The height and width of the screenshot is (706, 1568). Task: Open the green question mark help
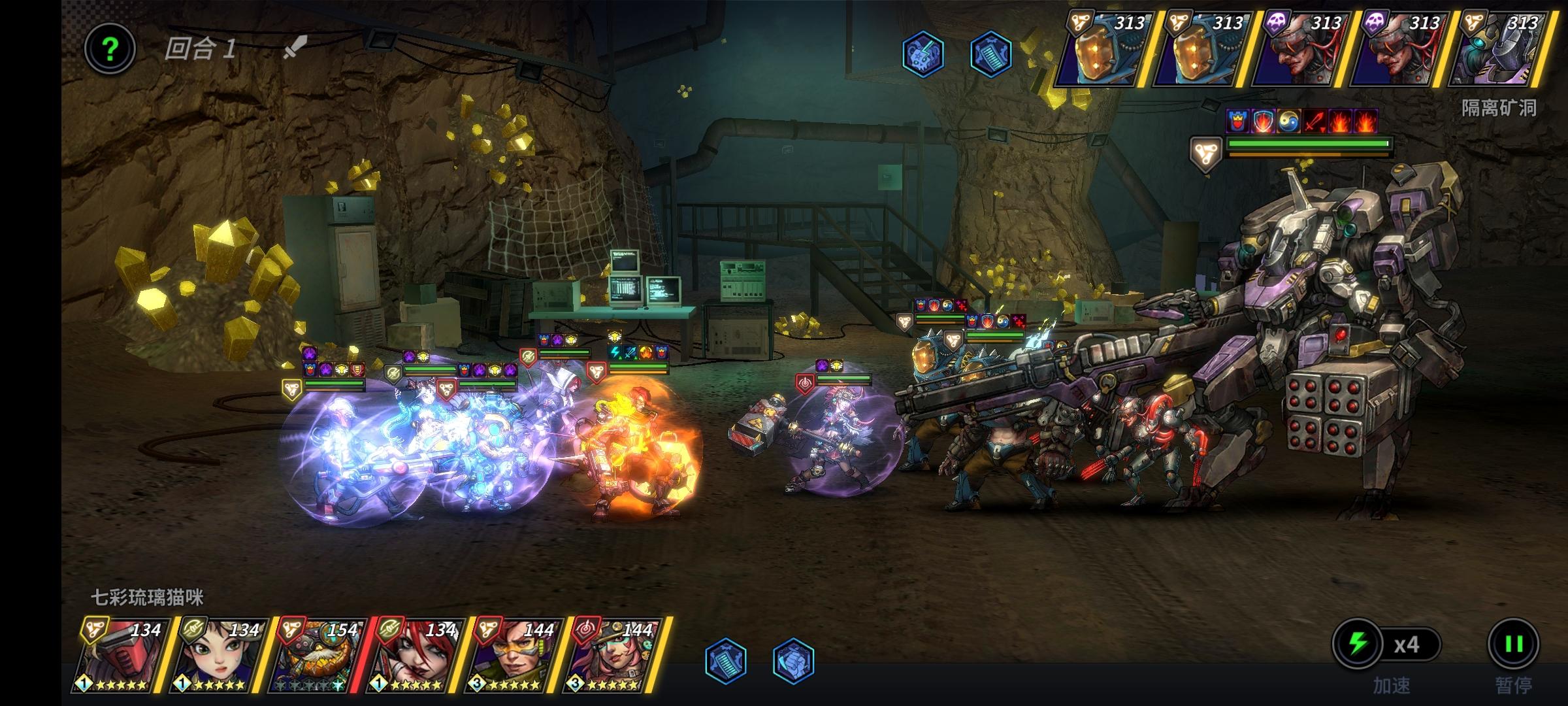(110, 49)
